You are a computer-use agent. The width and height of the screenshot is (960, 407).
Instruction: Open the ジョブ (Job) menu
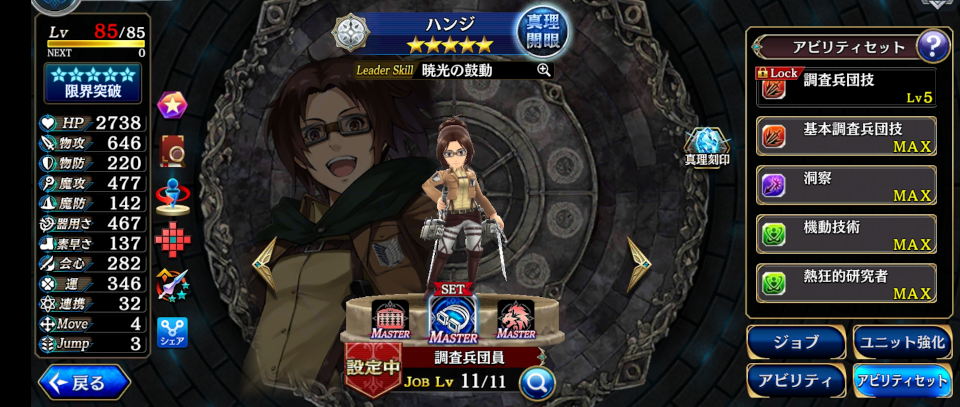(795, 342)
